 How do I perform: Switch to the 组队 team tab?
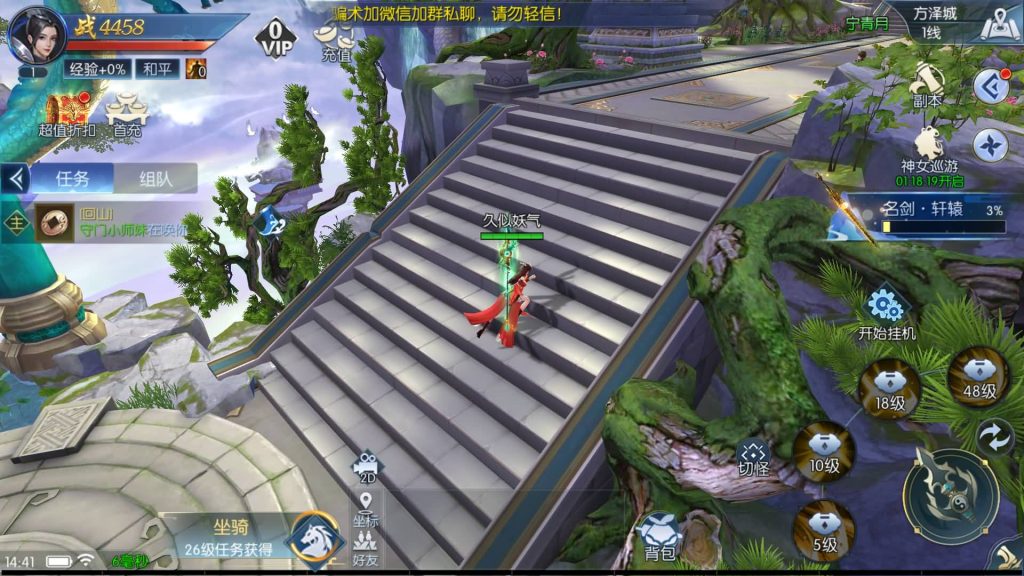pos(155,179)
